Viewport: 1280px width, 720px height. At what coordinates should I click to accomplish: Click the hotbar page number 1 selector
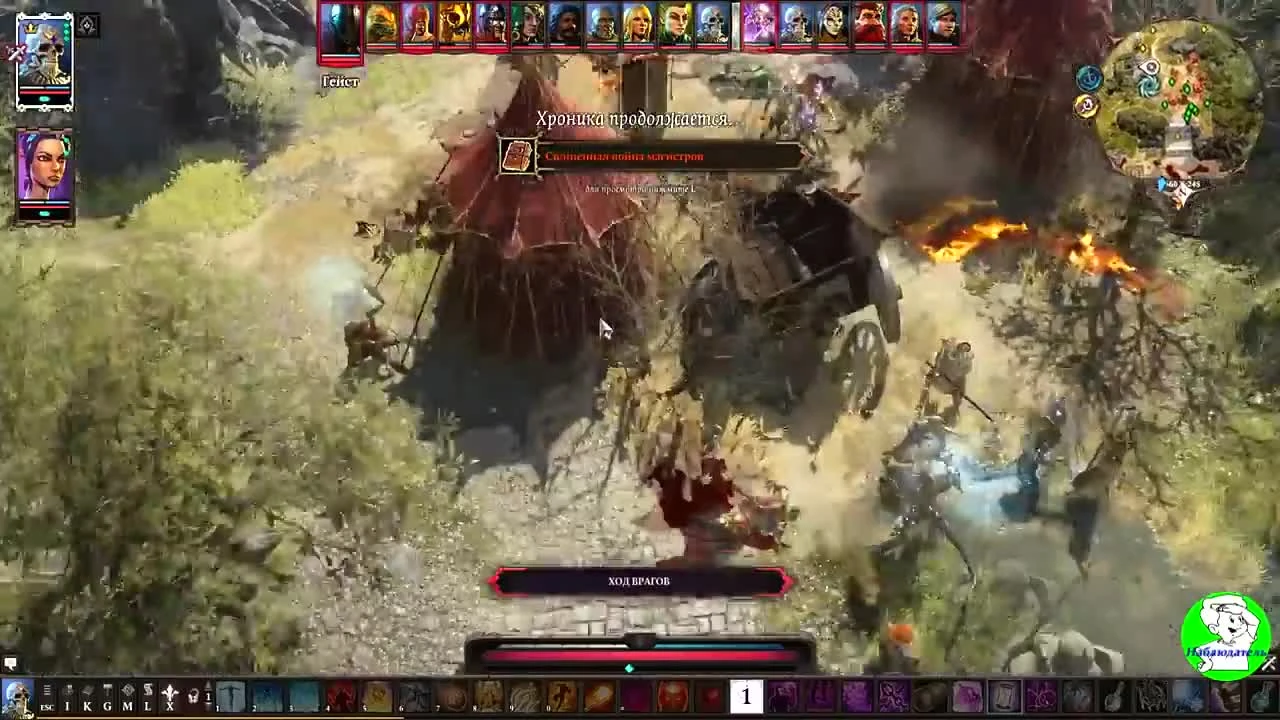(208, 697)
